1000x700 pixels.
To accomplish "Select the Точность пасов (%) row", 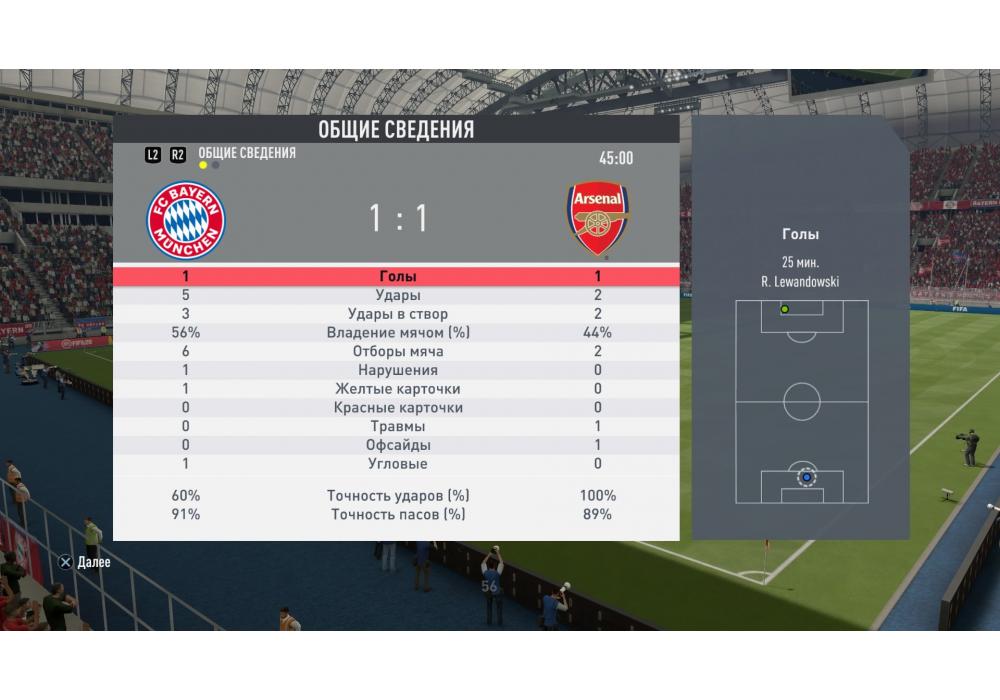I will click(397, 514).
